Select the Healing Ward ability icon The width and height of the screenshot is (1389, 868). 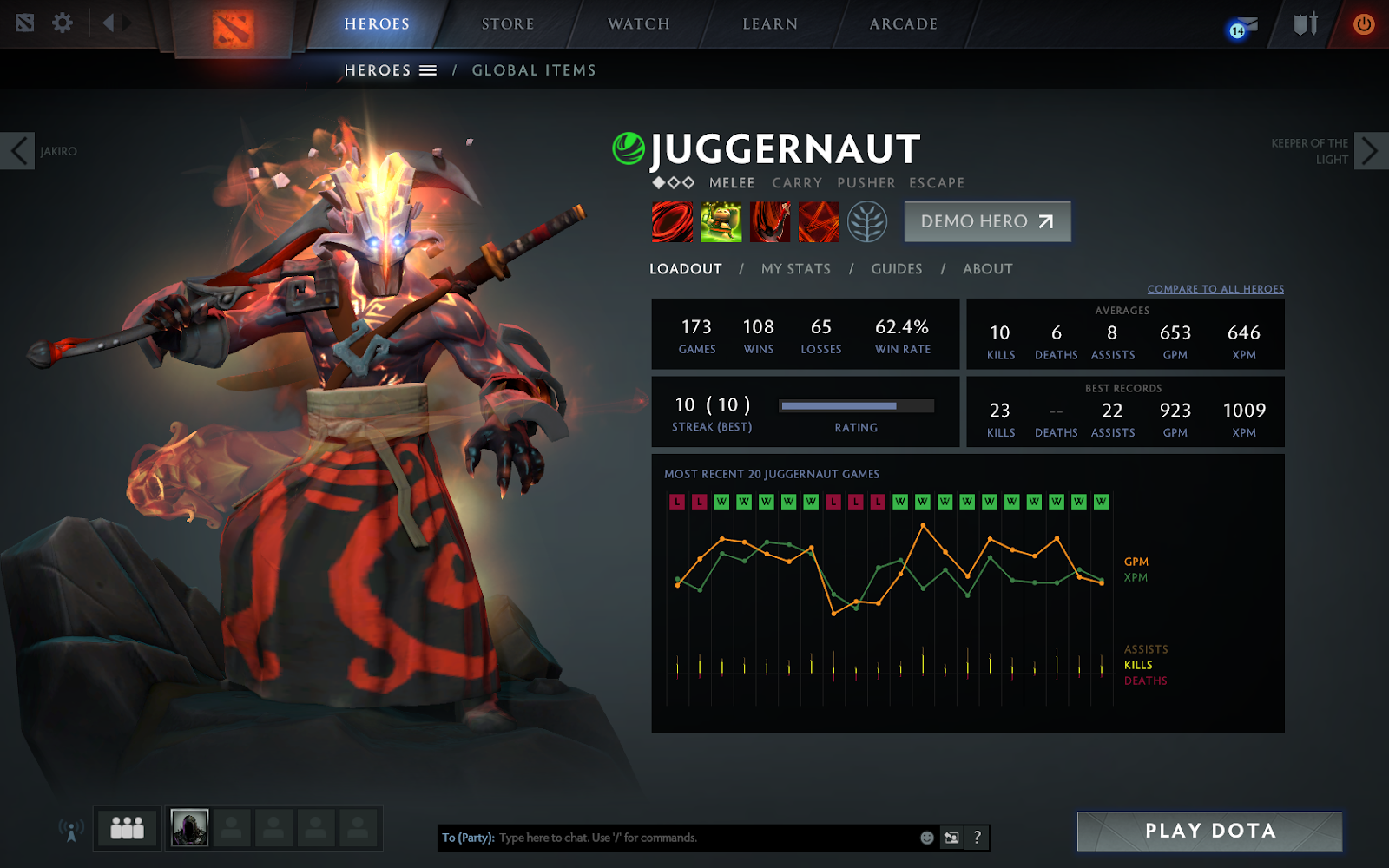pyautogui.click(x=721, y=222)
